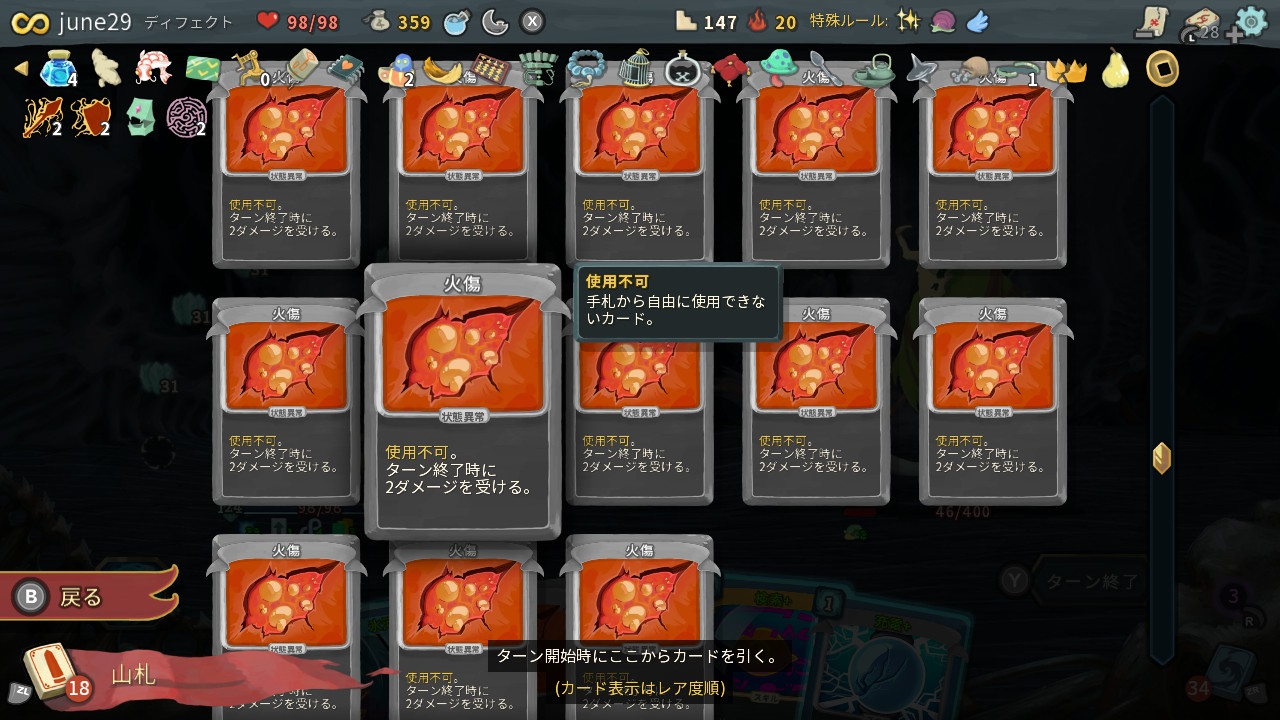Toggle the blue wing special rule icon
Screen dimensions: 1280x720
pos(977,19)
